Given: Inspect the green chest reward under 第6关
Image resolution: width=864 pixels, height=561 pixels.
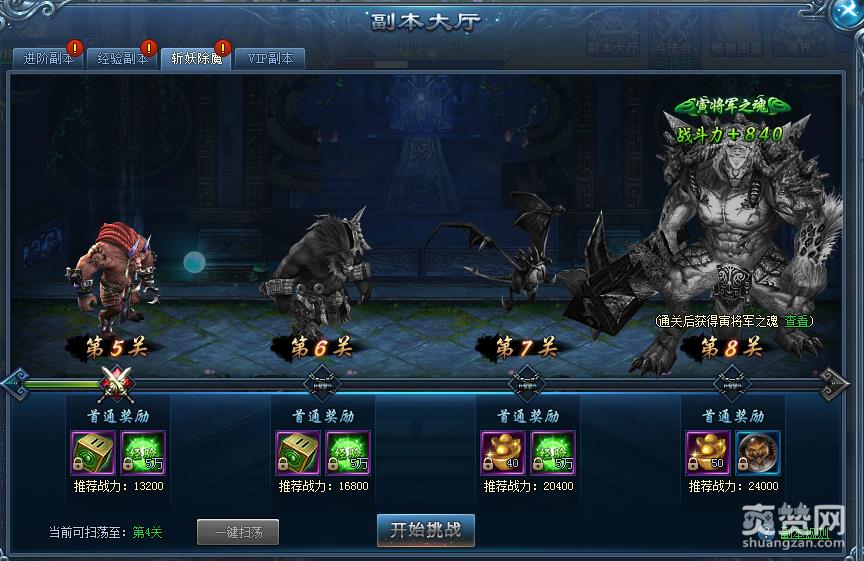Looking at the screenshot, I should tap(297, 452).
